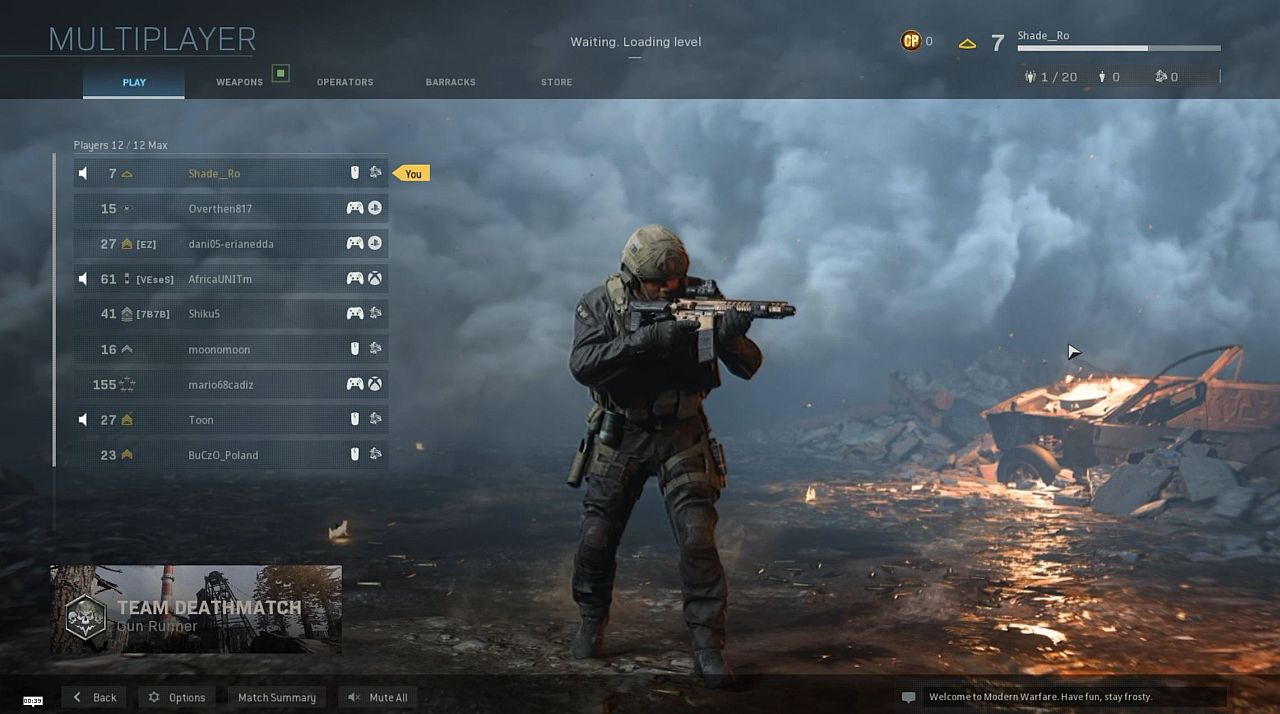Viewport: 1280px width, 714px height.
Task: Choose player mario68cadiz in the lobby
Action: point(230,384)
